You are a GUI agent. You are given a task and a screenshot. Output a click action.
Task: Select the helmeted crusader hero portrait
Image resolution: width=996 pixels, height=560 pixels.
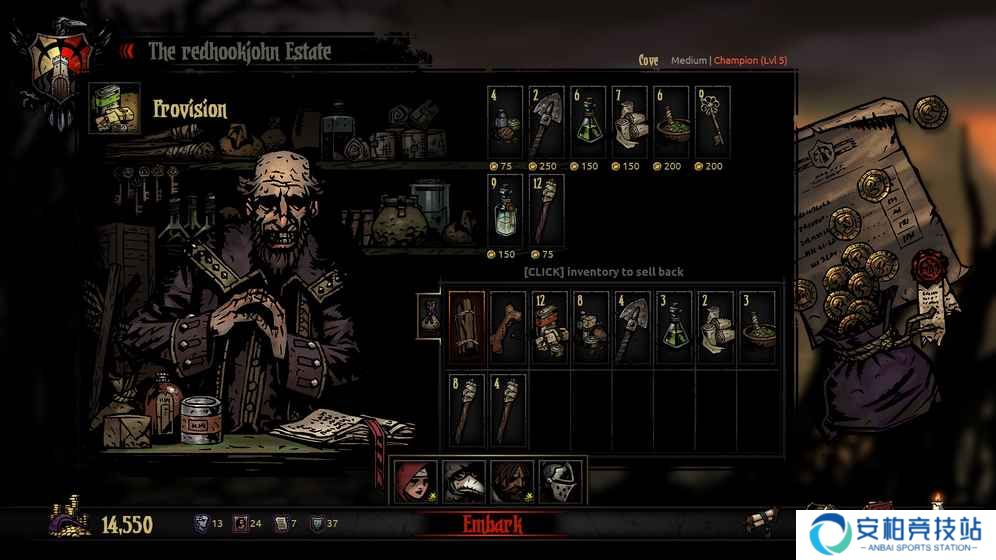[559, 482]
